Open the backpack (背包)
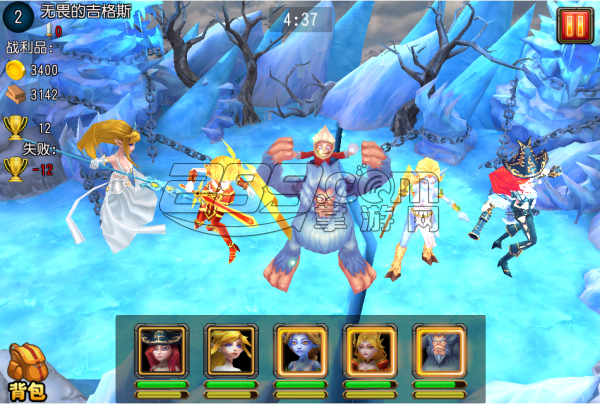 (25, 372)
